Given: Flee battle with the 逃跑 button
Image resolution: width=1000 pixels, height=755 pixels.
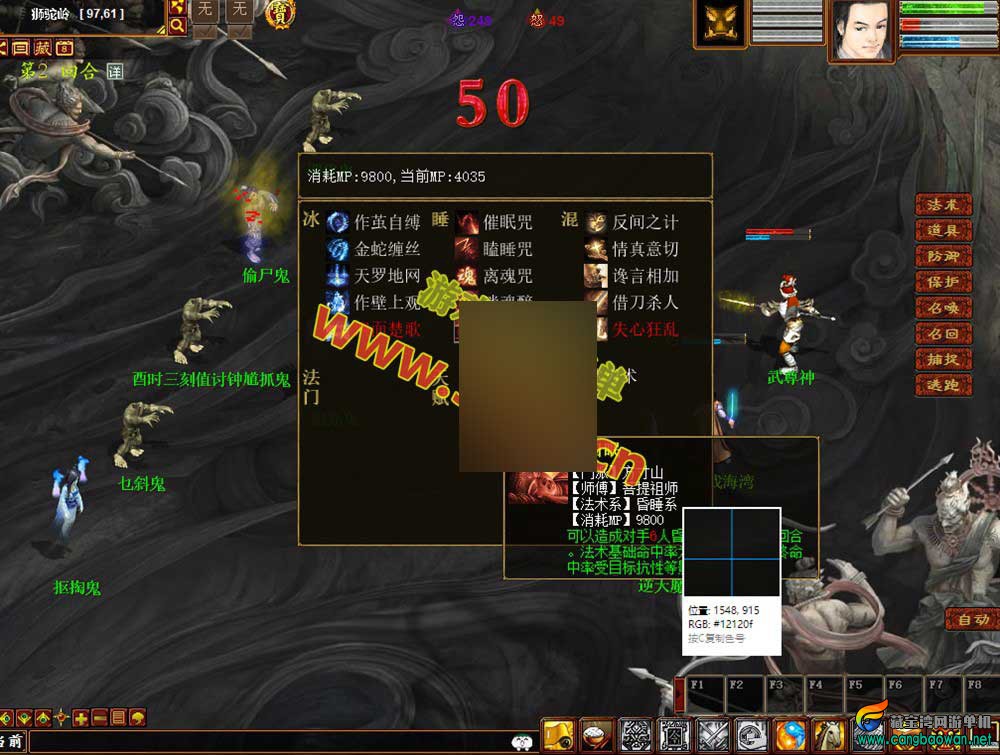Looking at the screenshot, I should point(943,386).
